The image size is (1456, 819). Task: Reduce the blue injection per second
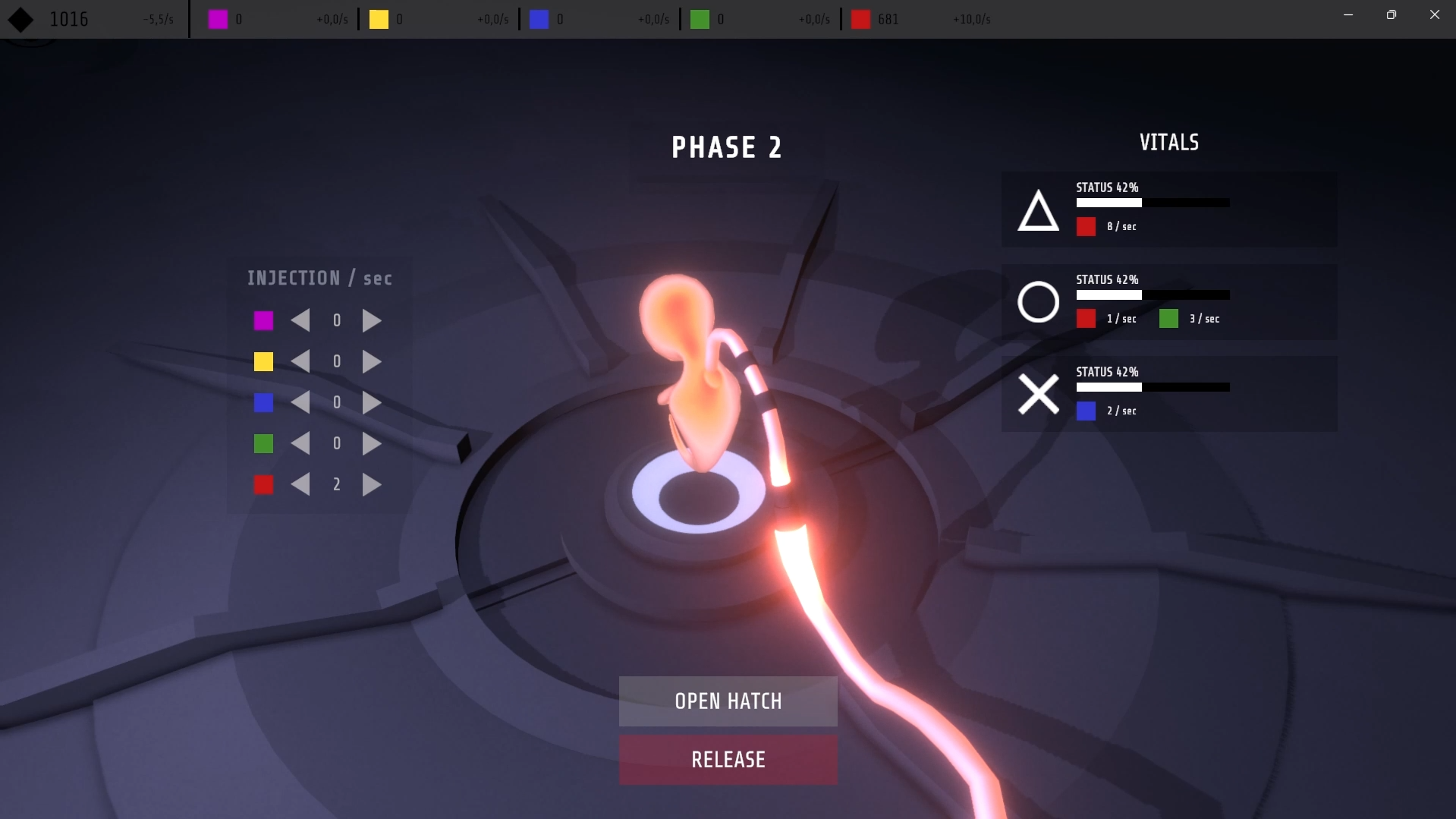click(300, 403)
